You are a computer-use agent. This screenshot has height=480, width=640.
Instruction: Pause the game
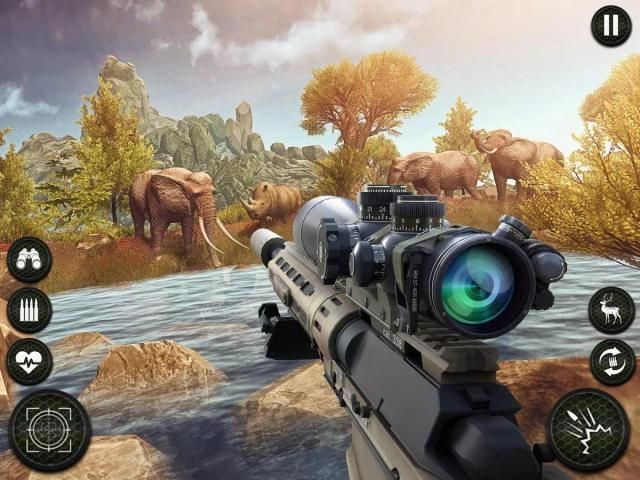(x=610, y=26)
